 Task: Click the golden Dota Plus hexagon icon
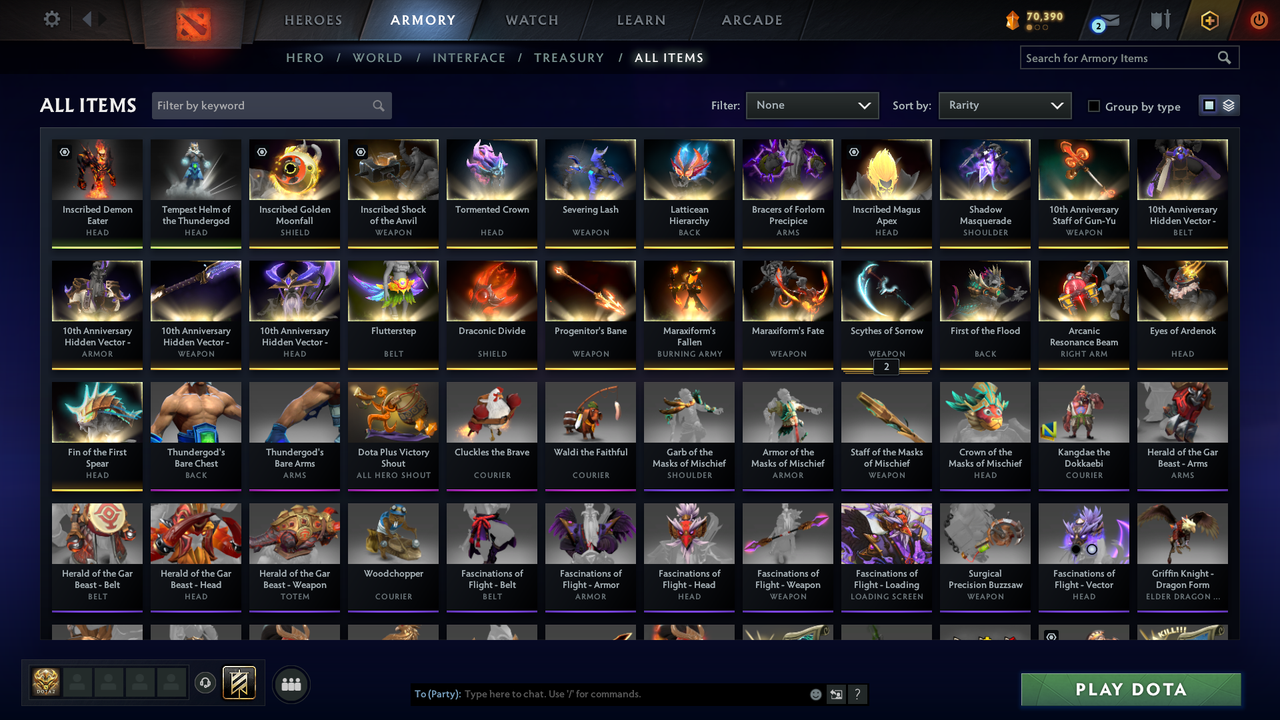1209,19
